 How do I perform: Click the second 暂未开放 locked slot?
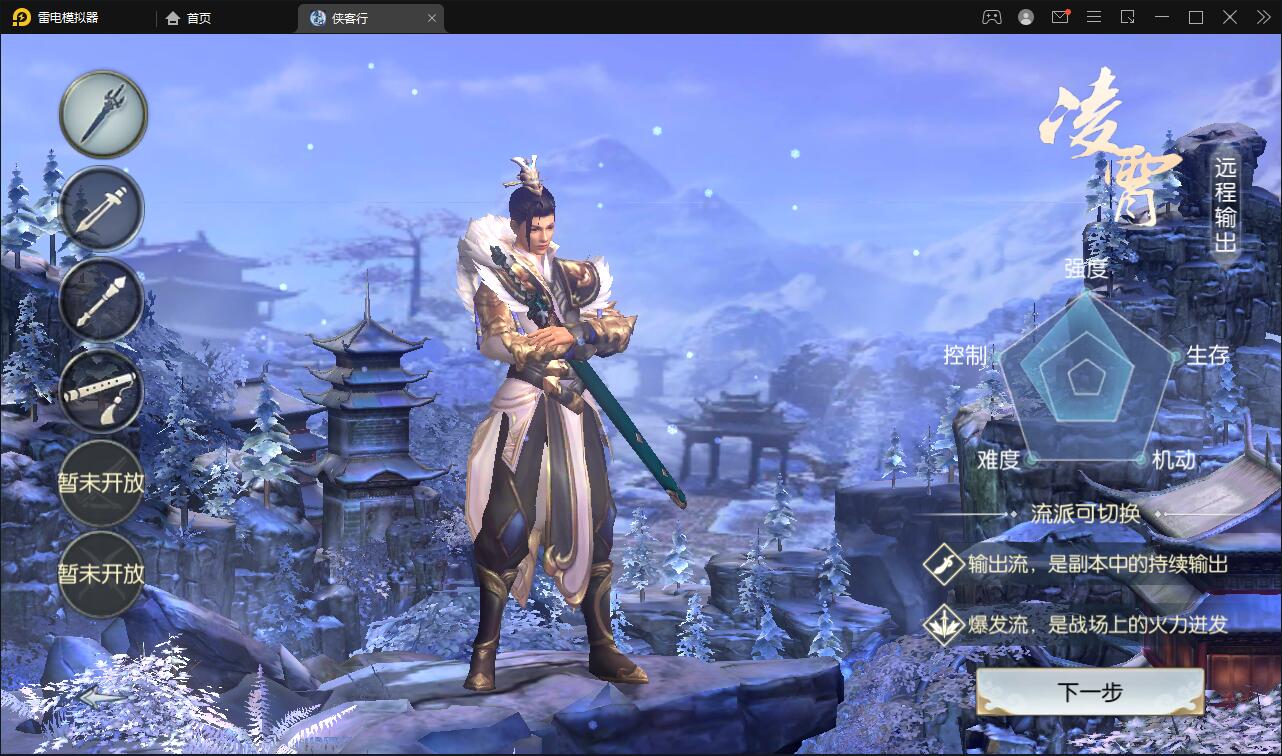point(101,576)
